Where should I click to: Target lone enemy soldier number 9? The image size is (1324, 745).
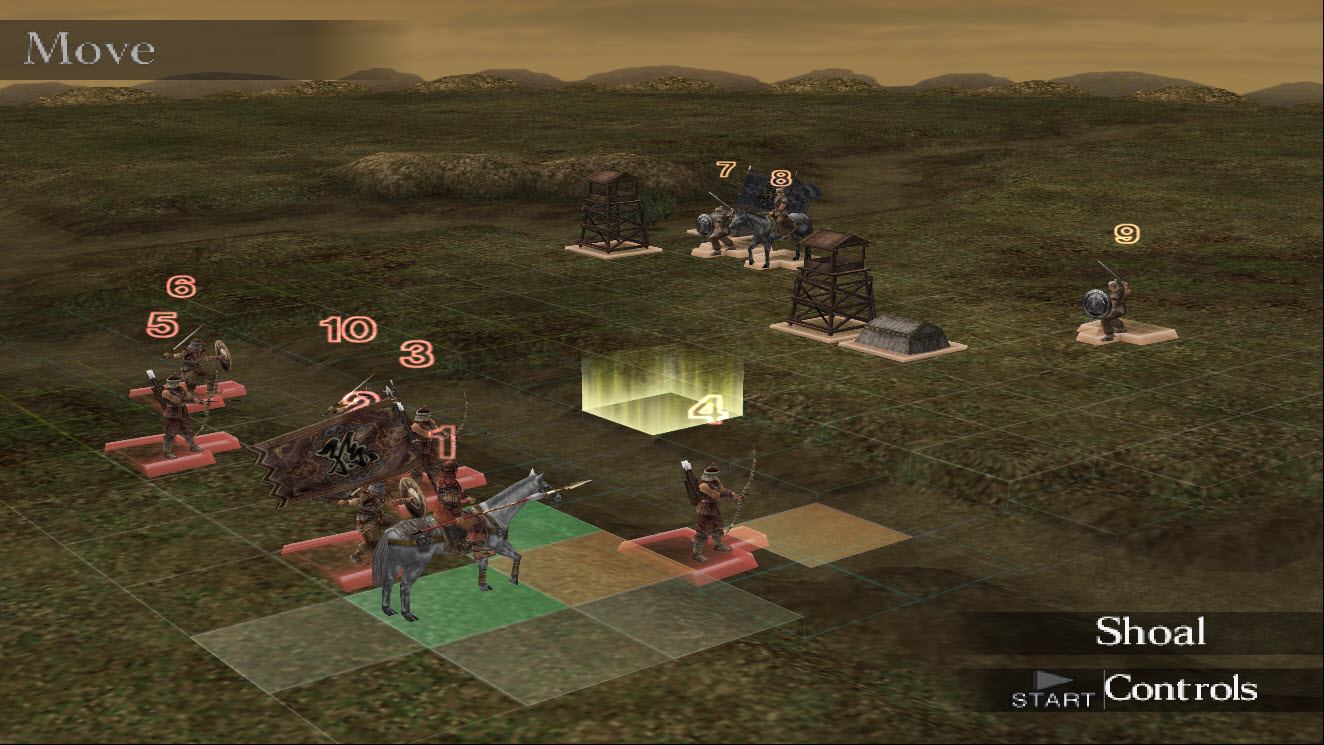pyautogui.click(x=1110, y=303)
